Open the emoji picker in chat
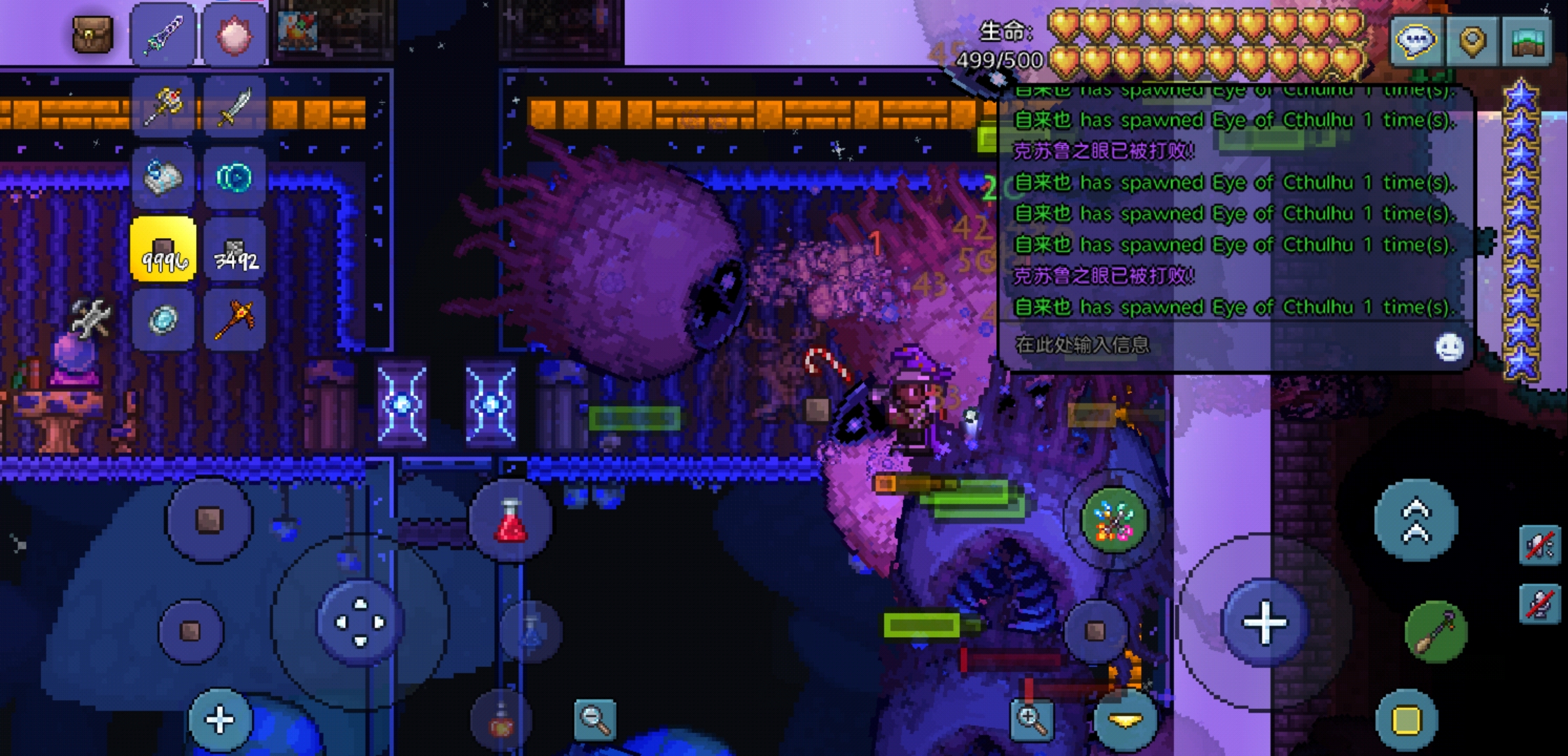This screenshot has height=756, width=1568. [x=1448, y=346]
